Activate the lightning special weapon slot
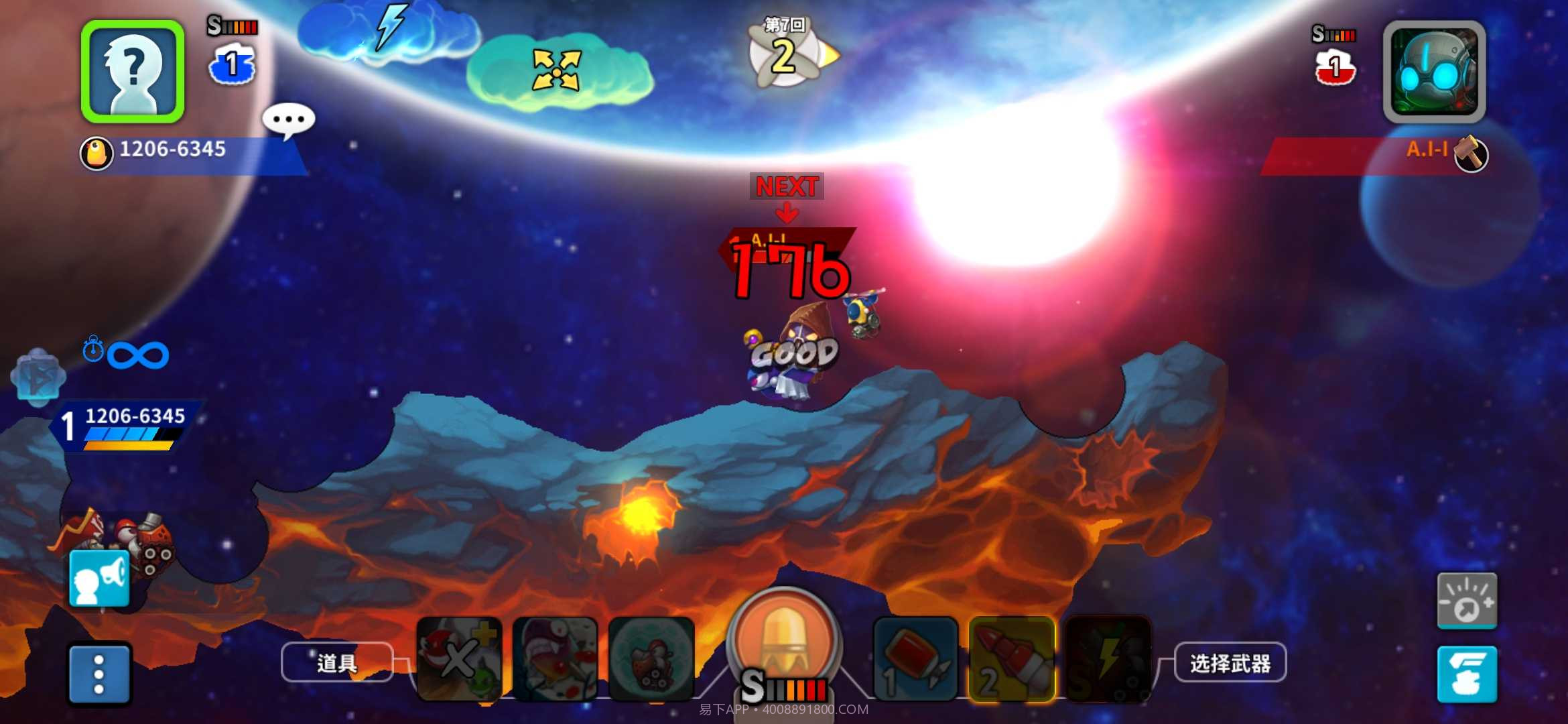Viewport: 1568px width, 724px height. (x=1108, y=659)
